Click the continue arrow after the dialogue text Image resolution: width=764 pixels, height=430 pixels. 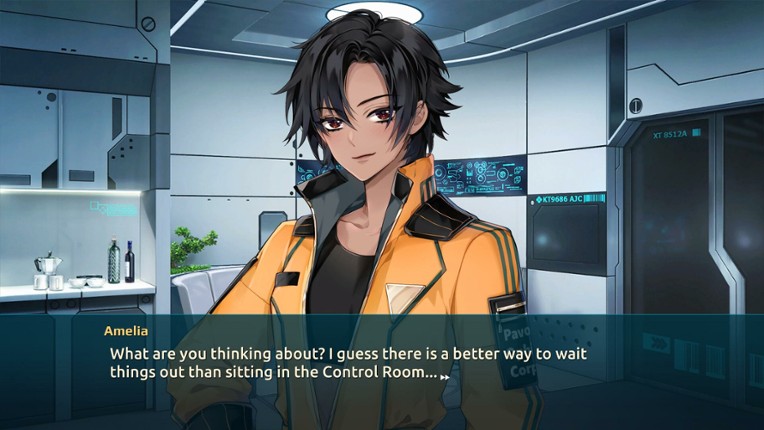click(444, 375)
